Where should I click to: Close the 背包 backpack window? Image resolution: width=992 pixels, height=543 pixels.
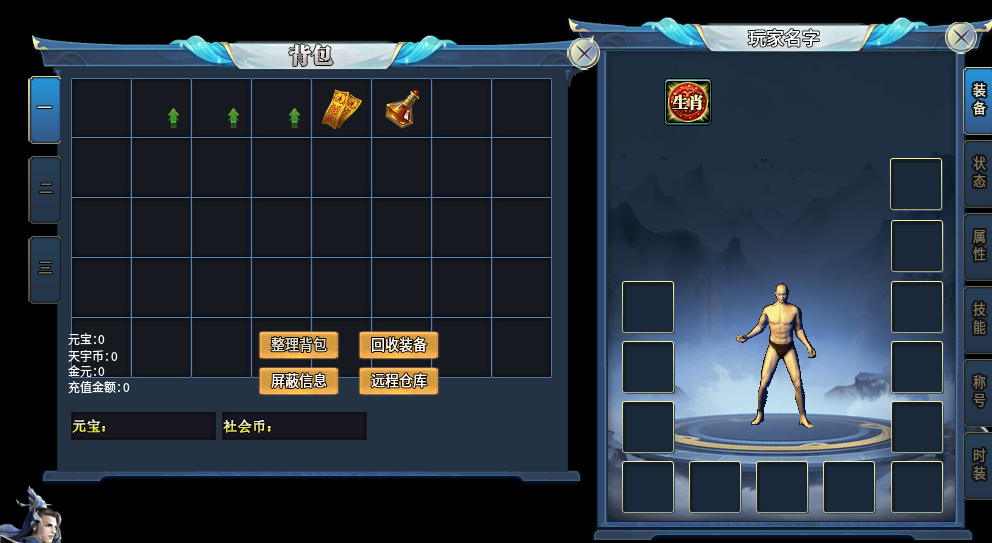pos(583,52)
